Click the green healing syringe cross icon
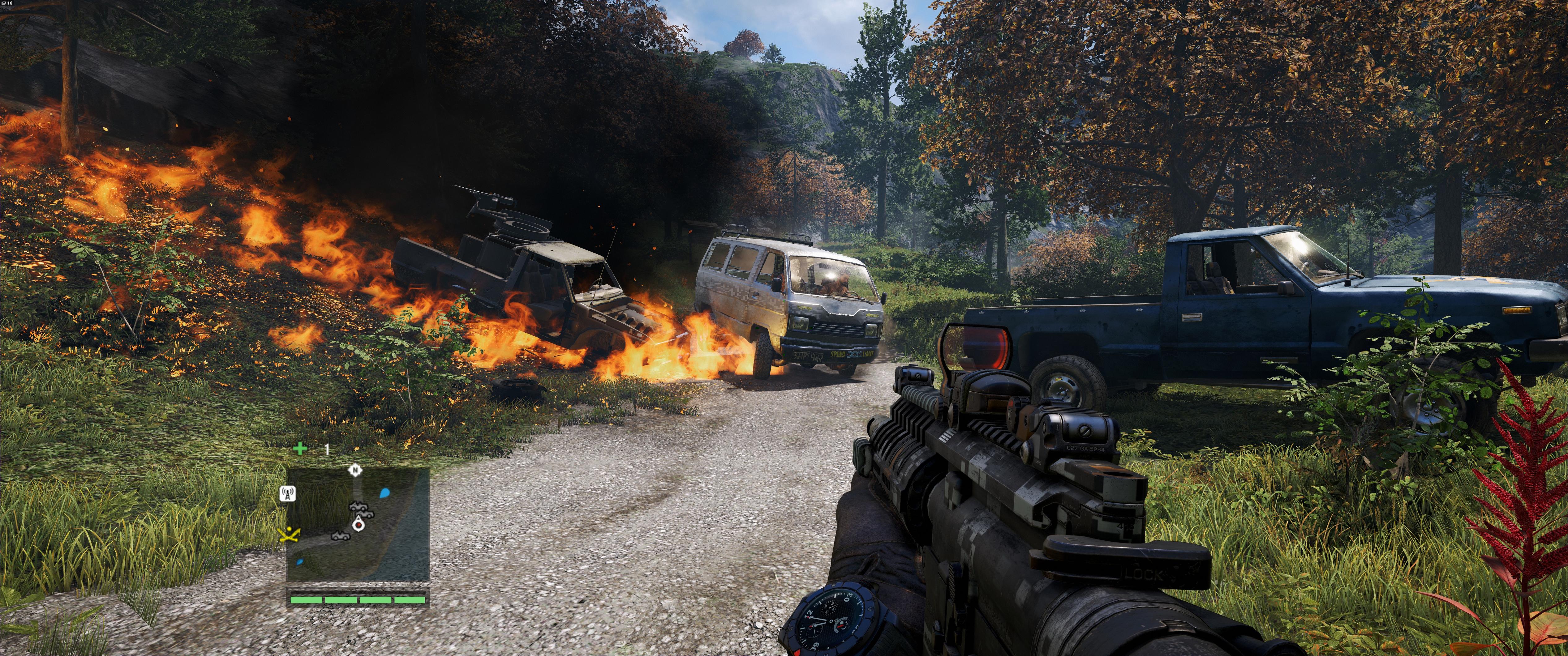This screenshot has height=656, width=1568. pos(300,449)
